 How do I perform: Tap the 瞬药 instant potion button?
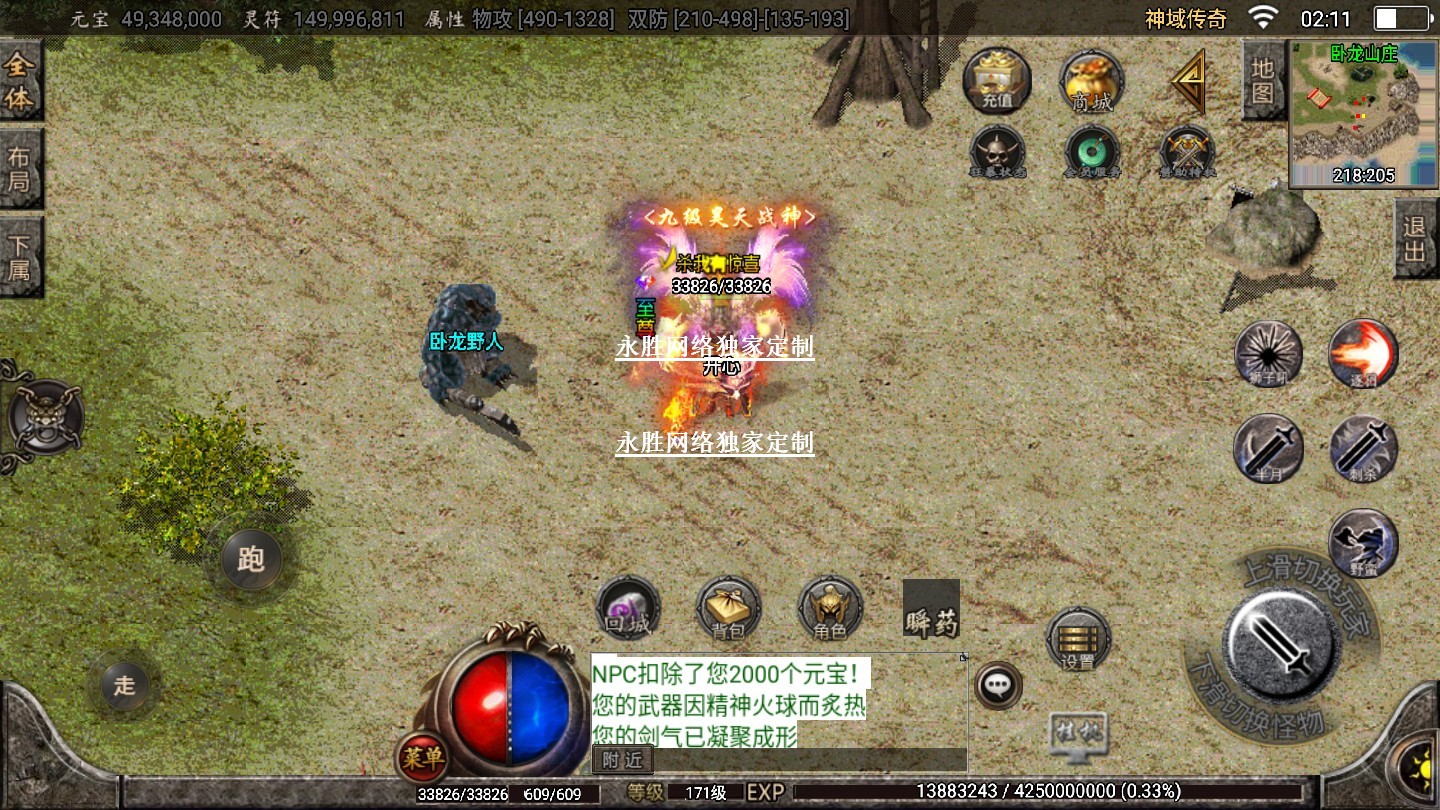click(931, 609)
